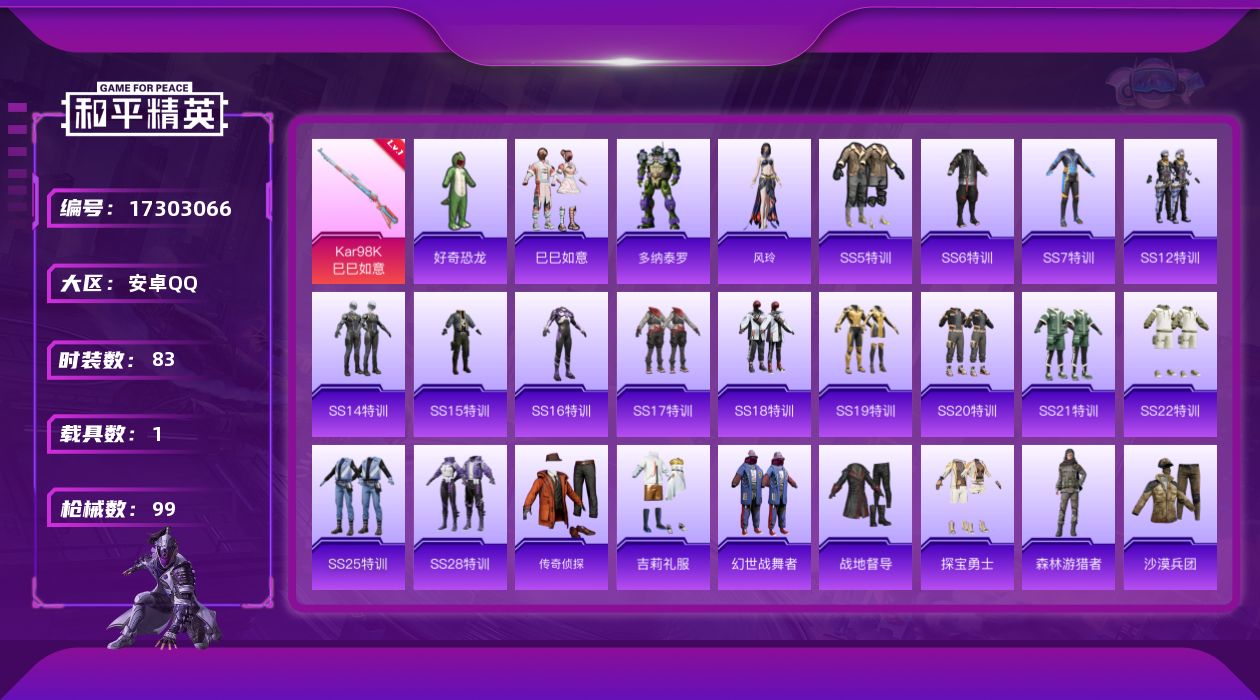
Task: Click the 森林游猎者 outfit tile
Action: click(x=1068, y=517)
